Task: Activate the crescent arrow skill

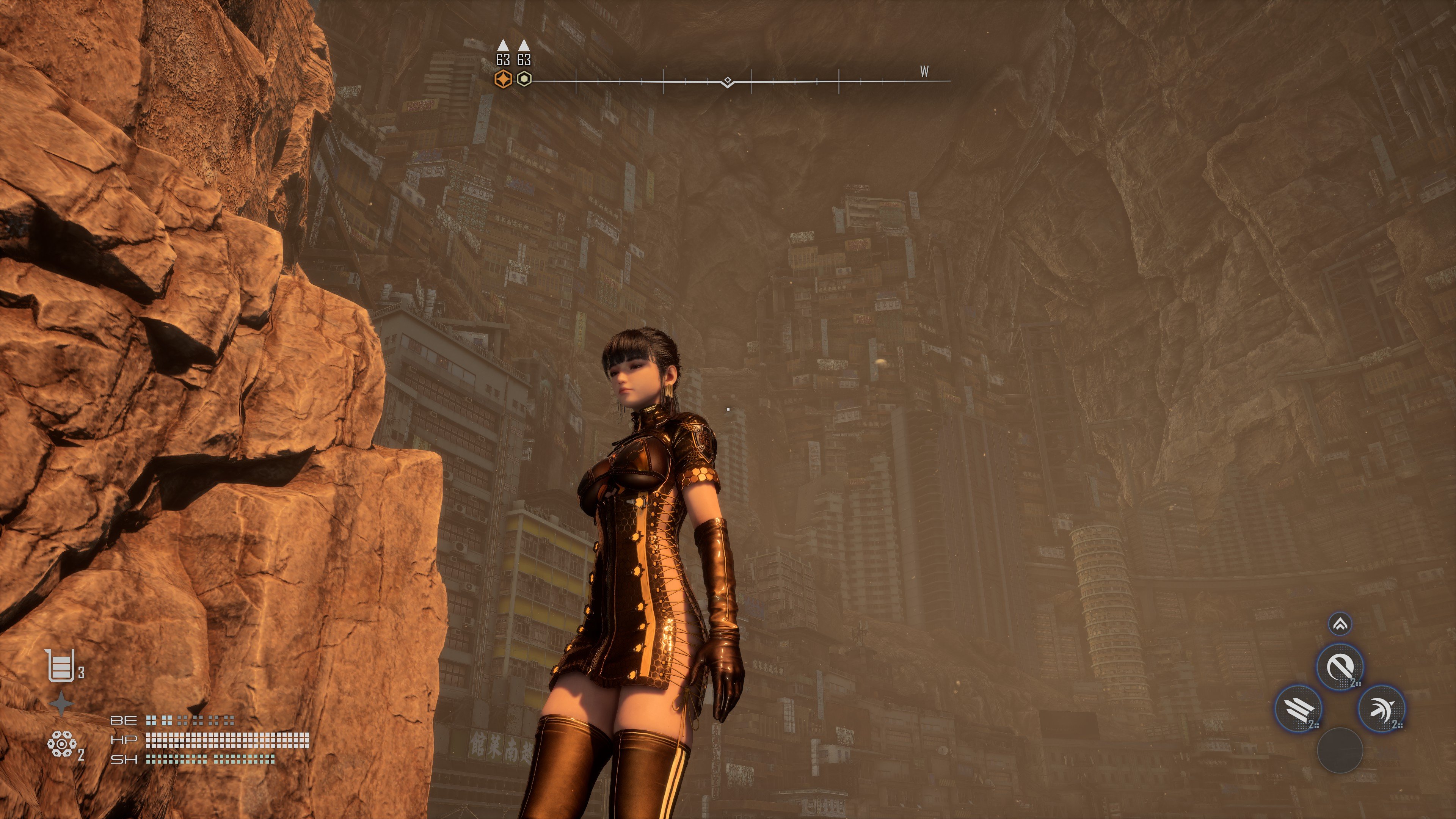Action: click(1381, 709)
